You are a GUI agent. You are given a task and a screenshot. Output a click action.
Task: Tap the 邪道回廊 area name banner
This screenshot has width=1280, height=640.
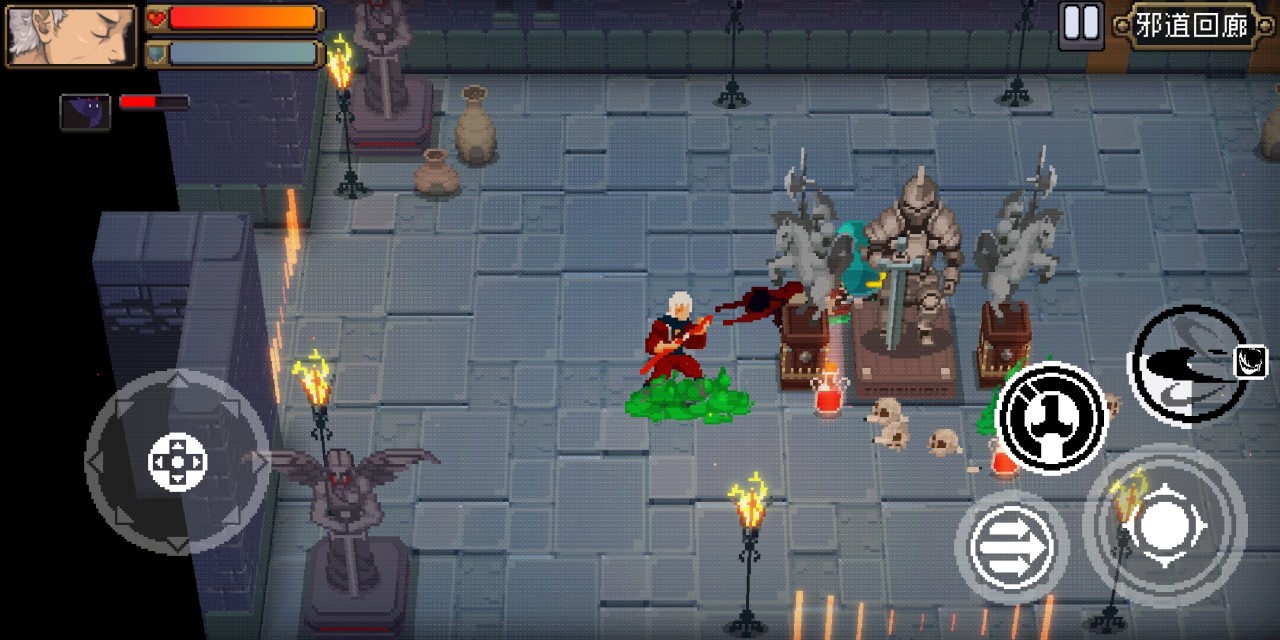click(1192, 26)
